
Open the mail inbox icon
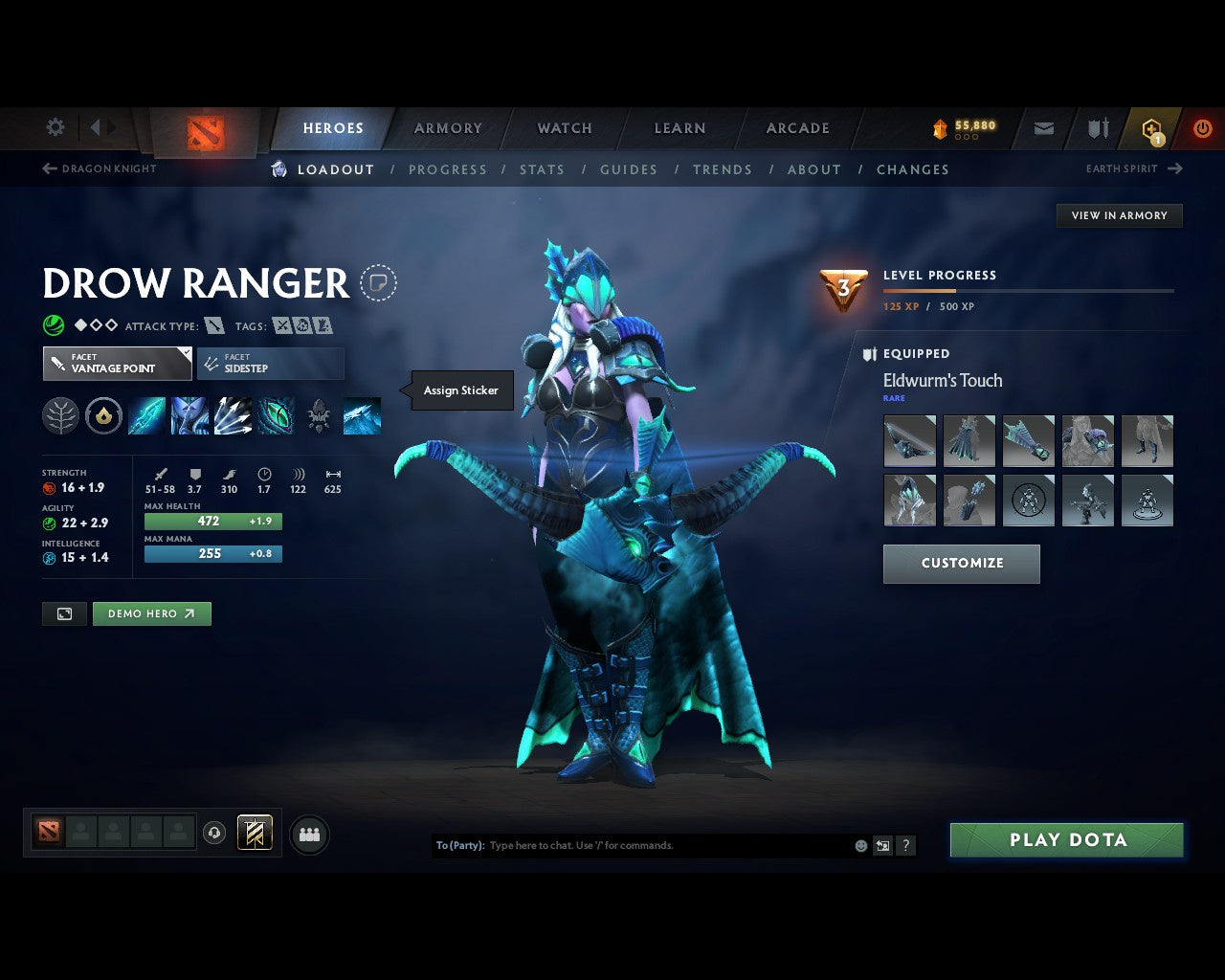point(1042,128)
